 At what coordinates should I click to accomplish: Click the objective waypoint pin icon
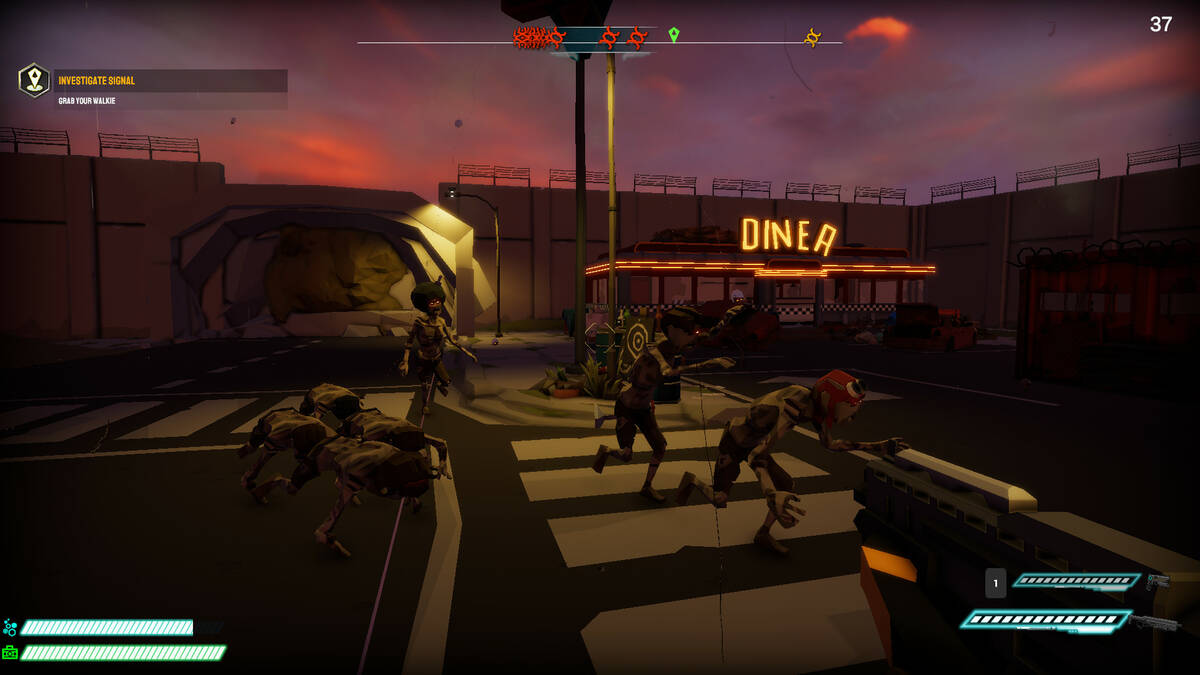tap(34, 80)
